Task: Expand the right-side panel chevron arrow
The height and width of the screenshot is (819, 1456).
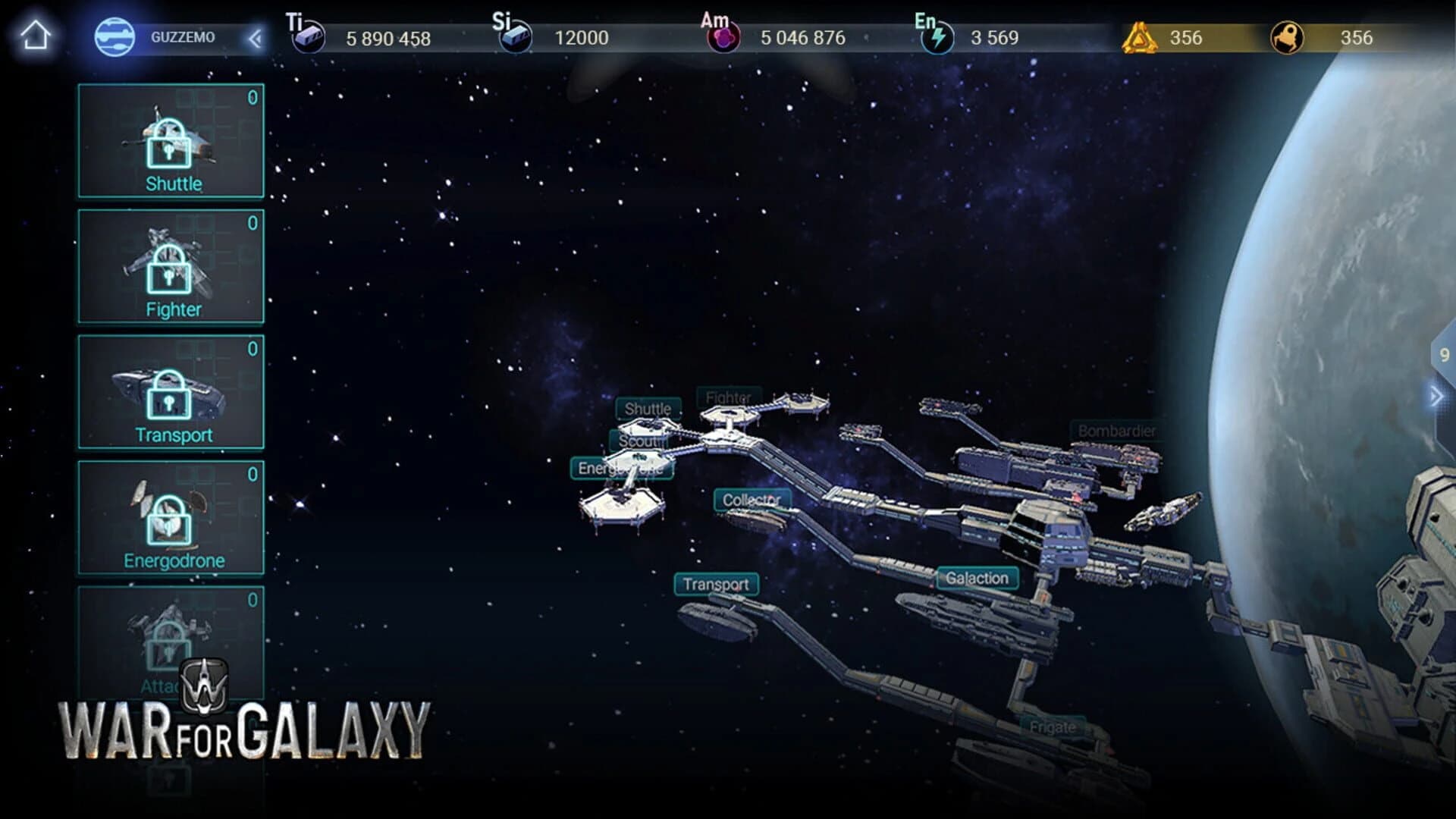Action: tap(1436, 394)
